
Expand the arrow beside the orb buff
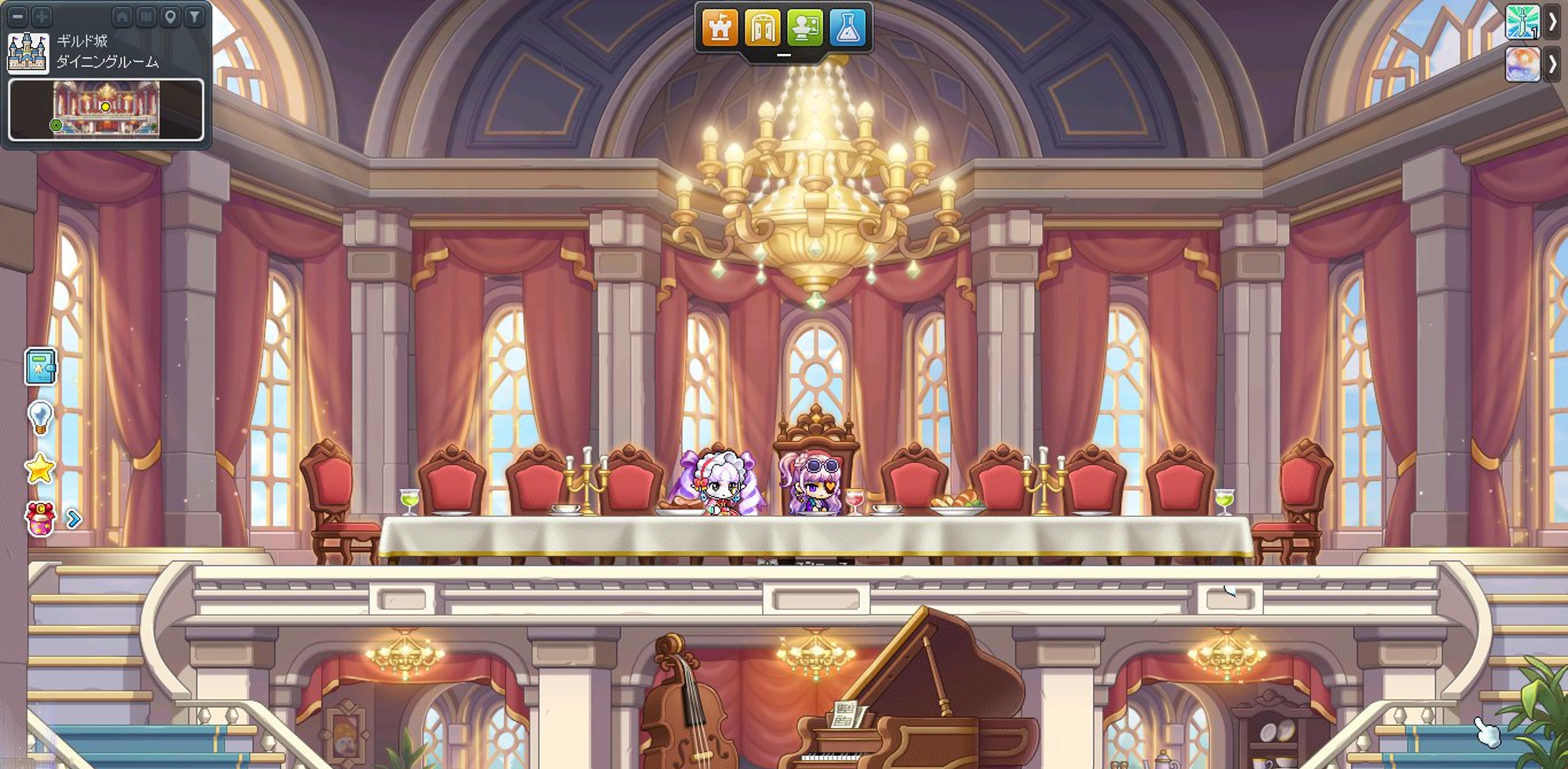tap(1552, 64)
